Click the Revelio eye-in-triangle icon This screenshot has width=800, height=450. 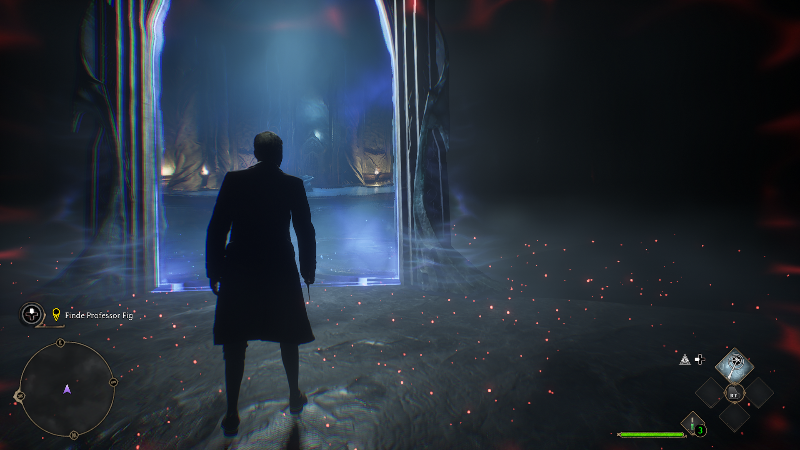pyautogui.click(x=685, y=359)
